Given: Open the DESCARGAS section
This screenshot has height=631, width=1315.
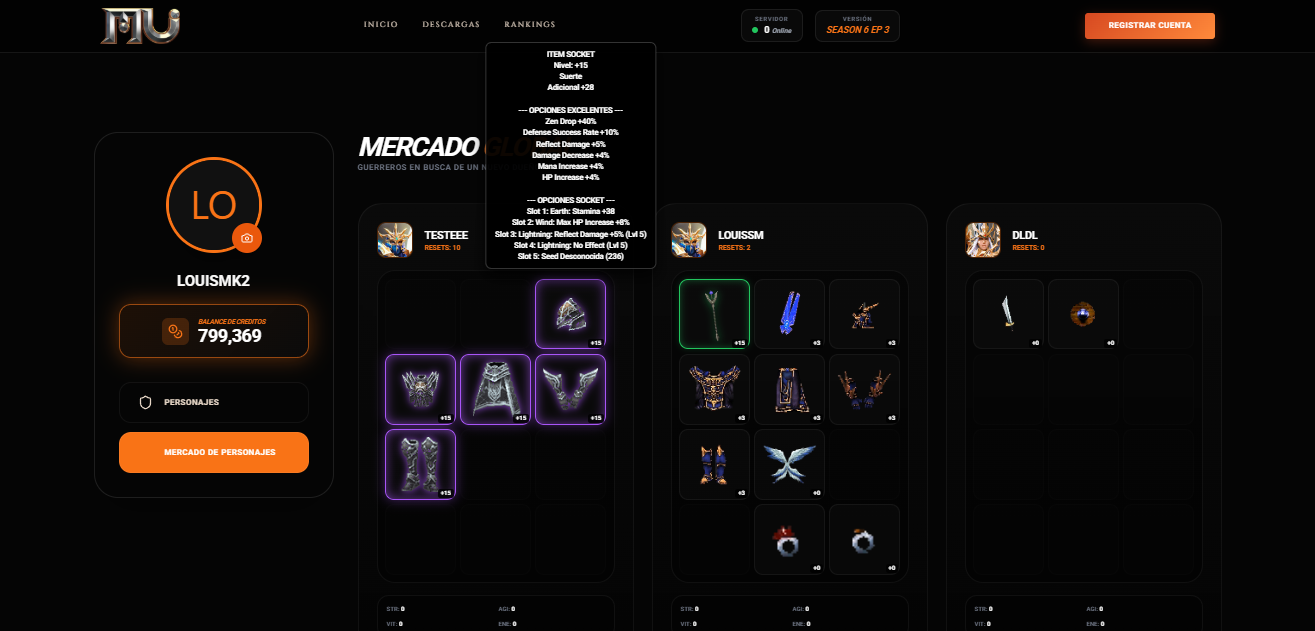Looking at the screenshot, I should tap(451, 25).
